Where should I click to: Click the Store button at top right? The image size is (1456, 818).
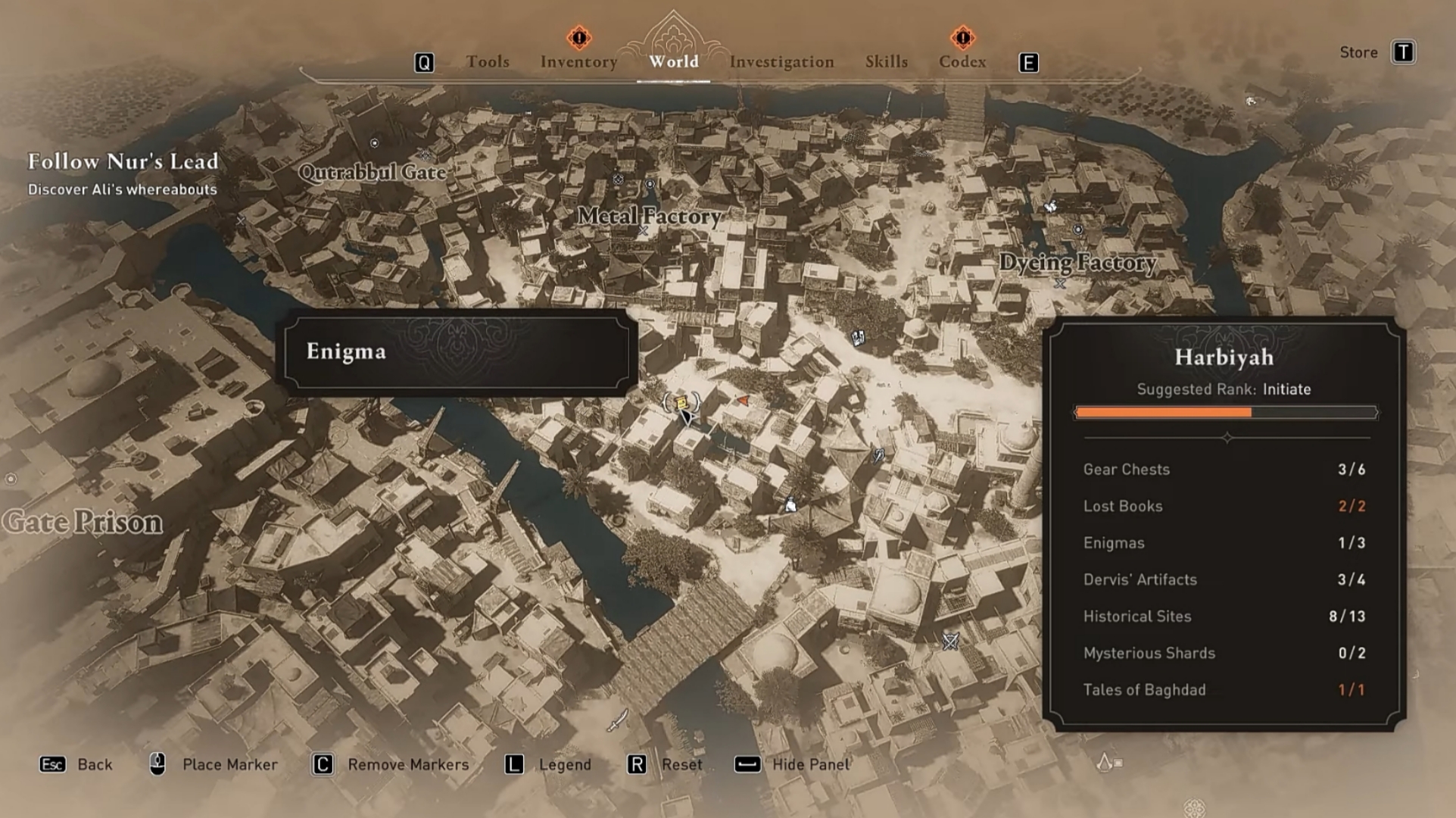coord(1359,52)
